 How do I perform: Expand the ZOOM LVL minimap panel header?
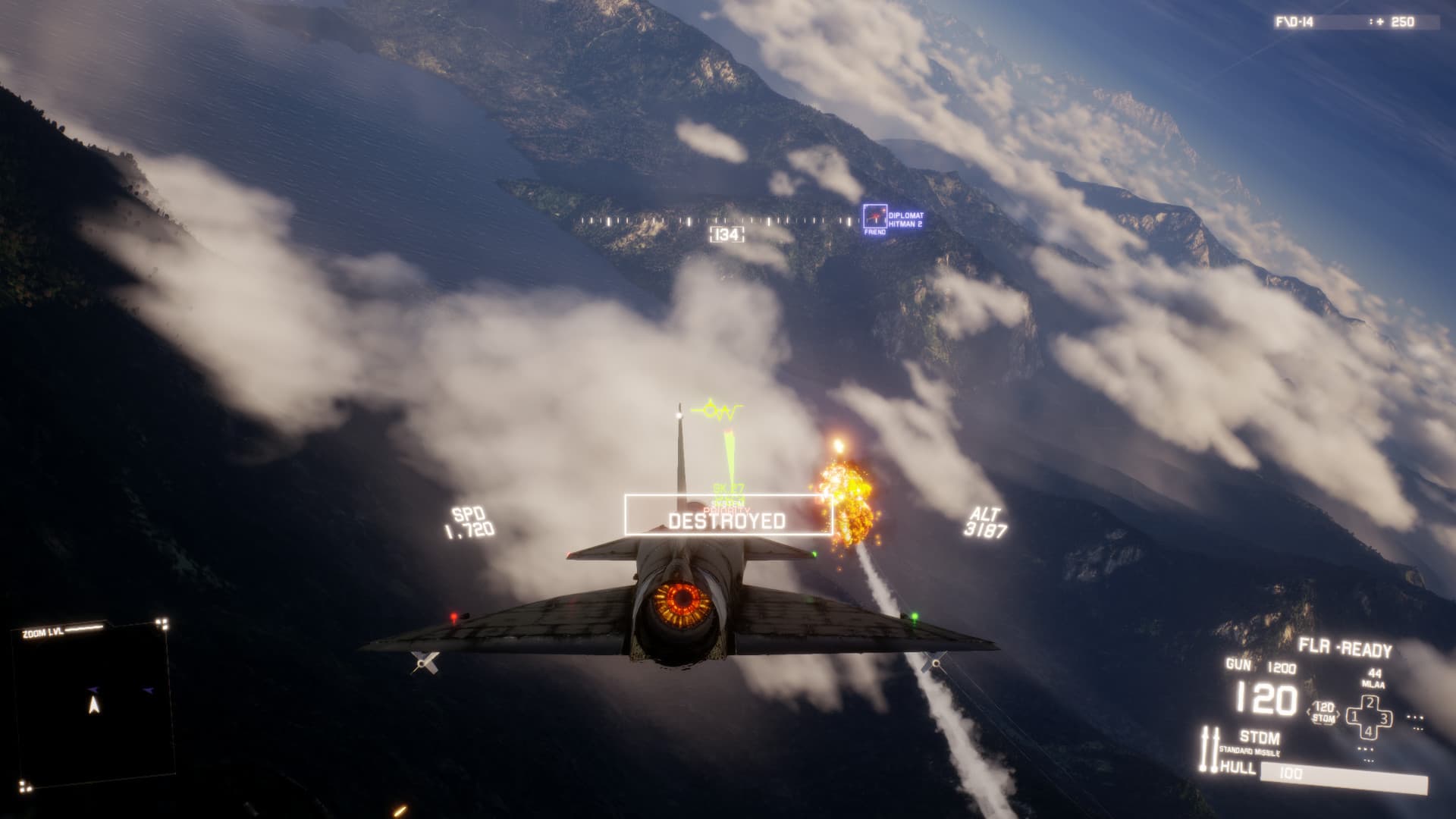[42, 630]
